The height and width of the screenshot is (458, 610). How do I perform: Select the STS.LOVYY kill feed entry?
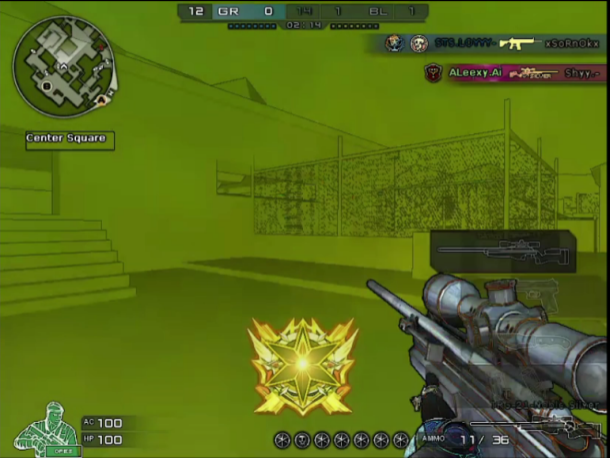[492, 44]
